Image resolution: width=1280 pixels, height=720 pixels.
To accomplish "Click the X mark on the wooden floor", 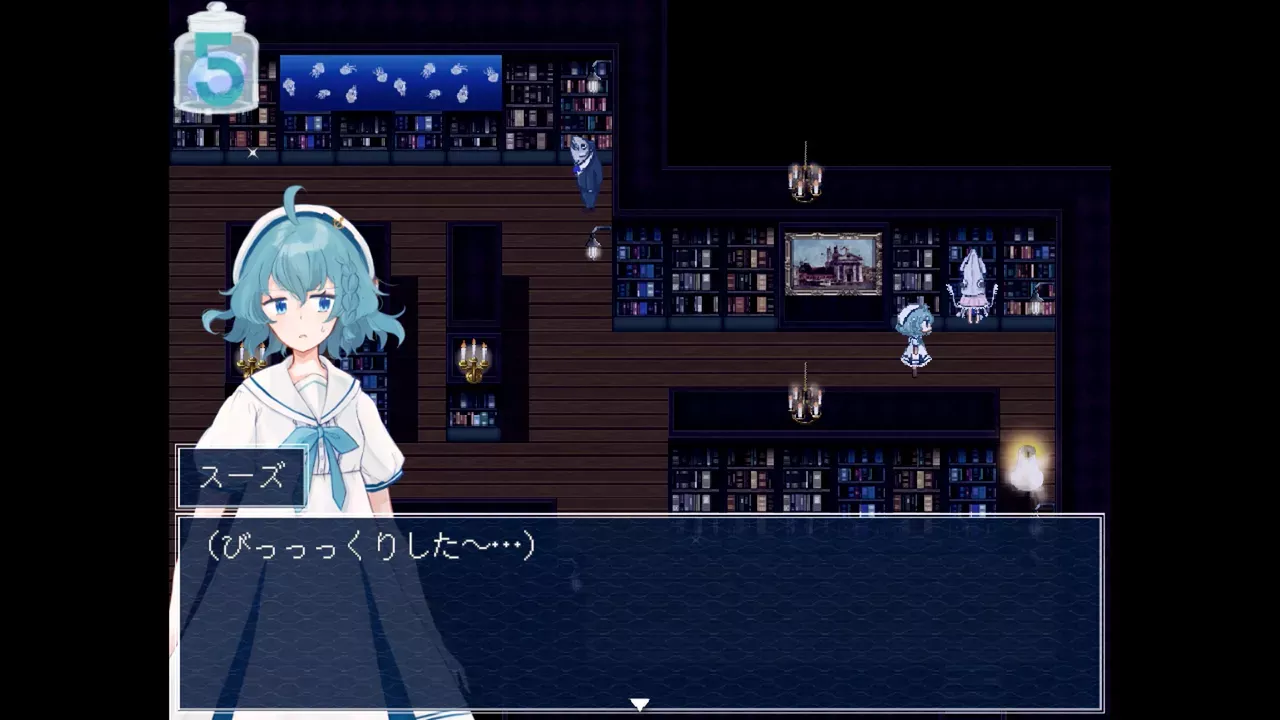I will click(252, 154).
